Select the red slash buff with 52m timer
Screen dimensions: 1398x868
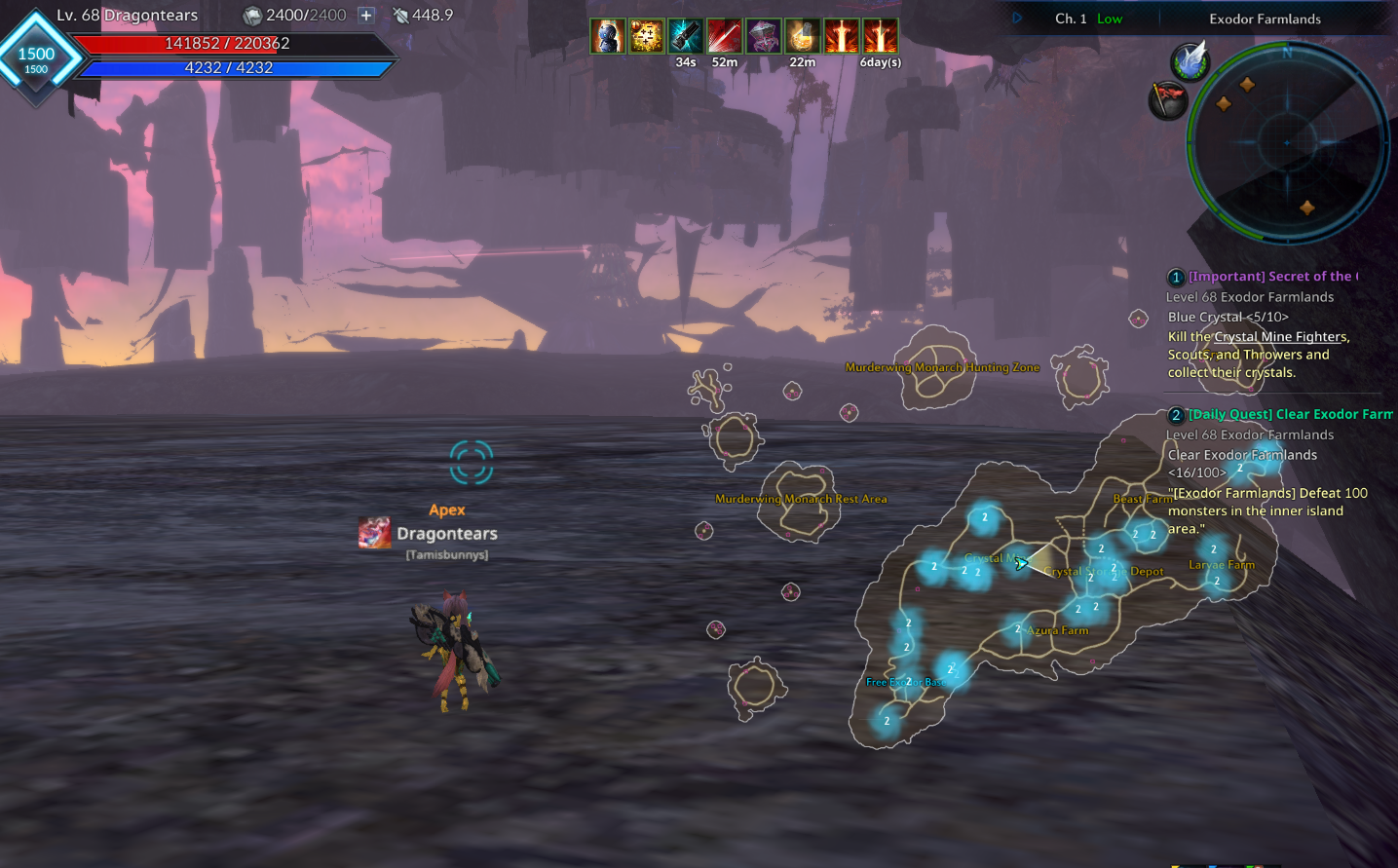725,37
